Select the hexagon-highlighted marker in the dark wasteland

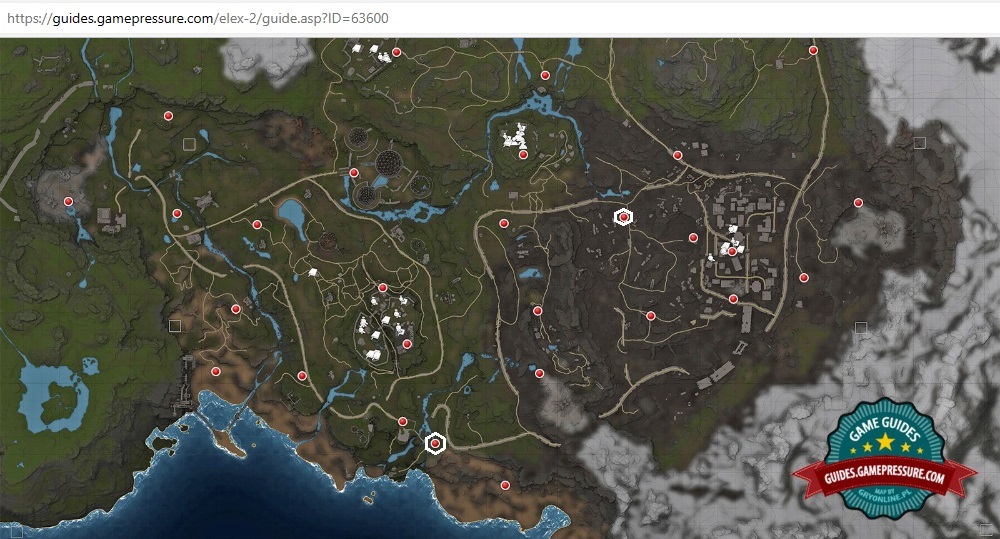pos(623,217)
